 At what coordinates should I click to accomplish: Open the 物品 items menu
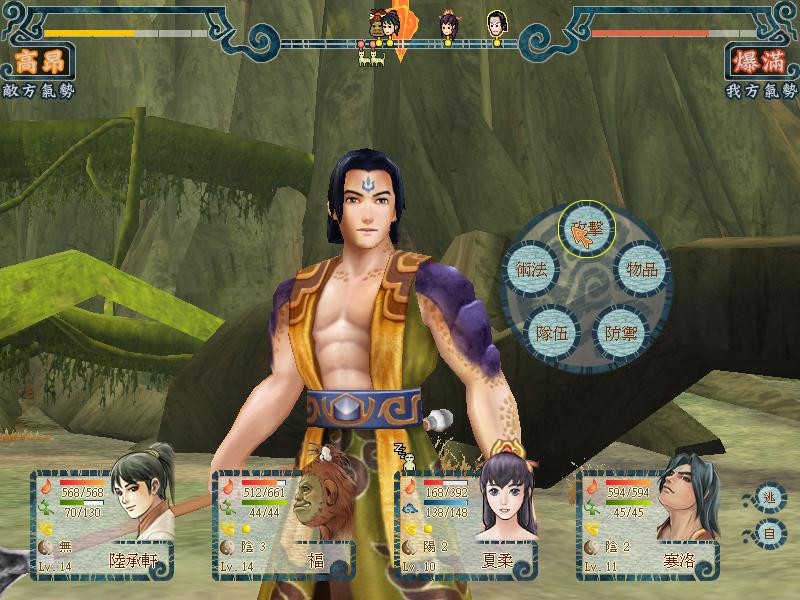pos(641,269)
